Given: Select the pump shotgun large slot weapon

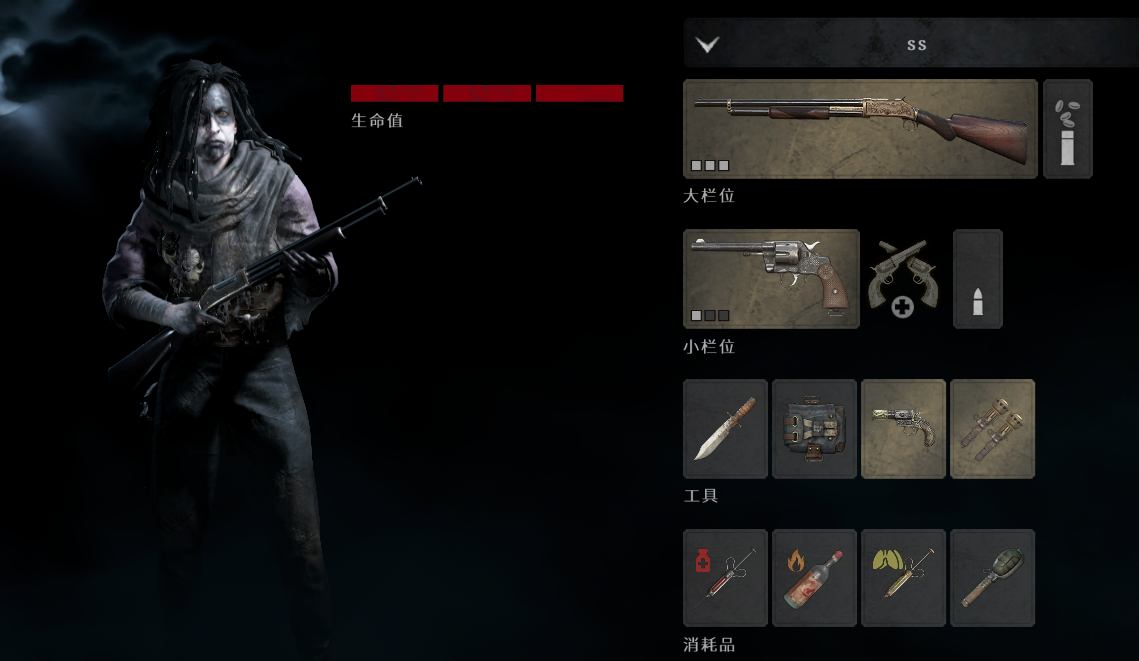Looking at the screenshot, I should tap(860, 129).
